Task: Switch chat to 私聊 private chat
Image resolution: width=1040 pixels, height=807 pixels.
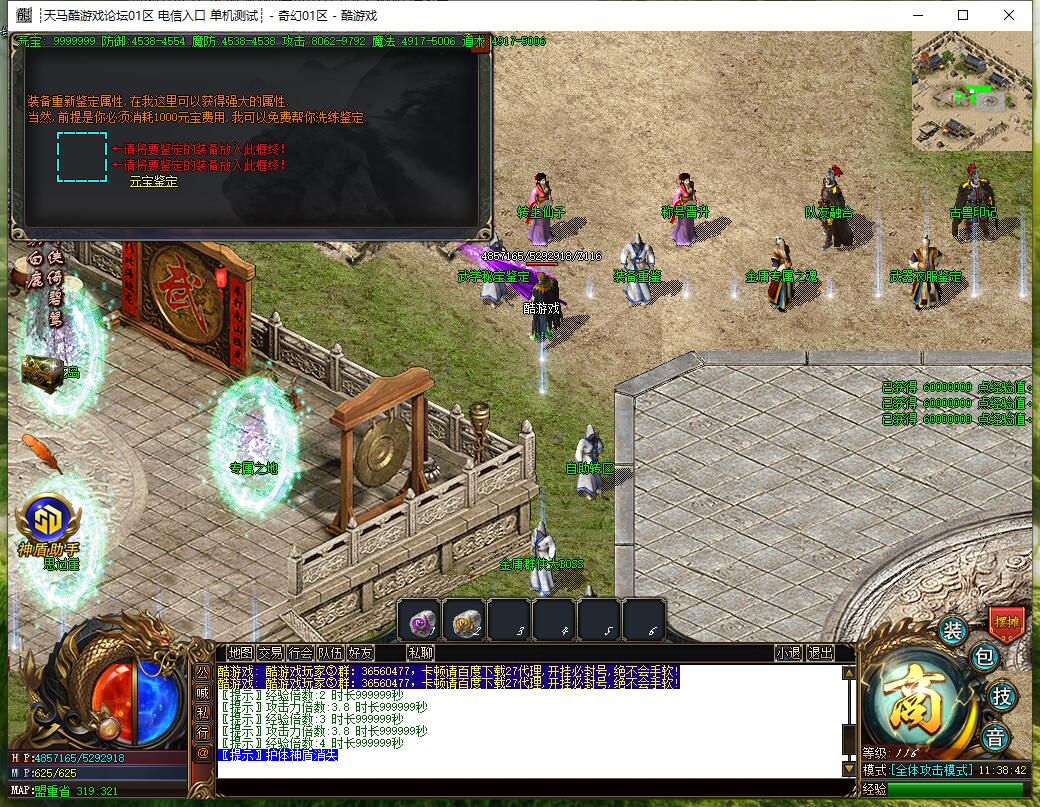Action: coord(420,653)
